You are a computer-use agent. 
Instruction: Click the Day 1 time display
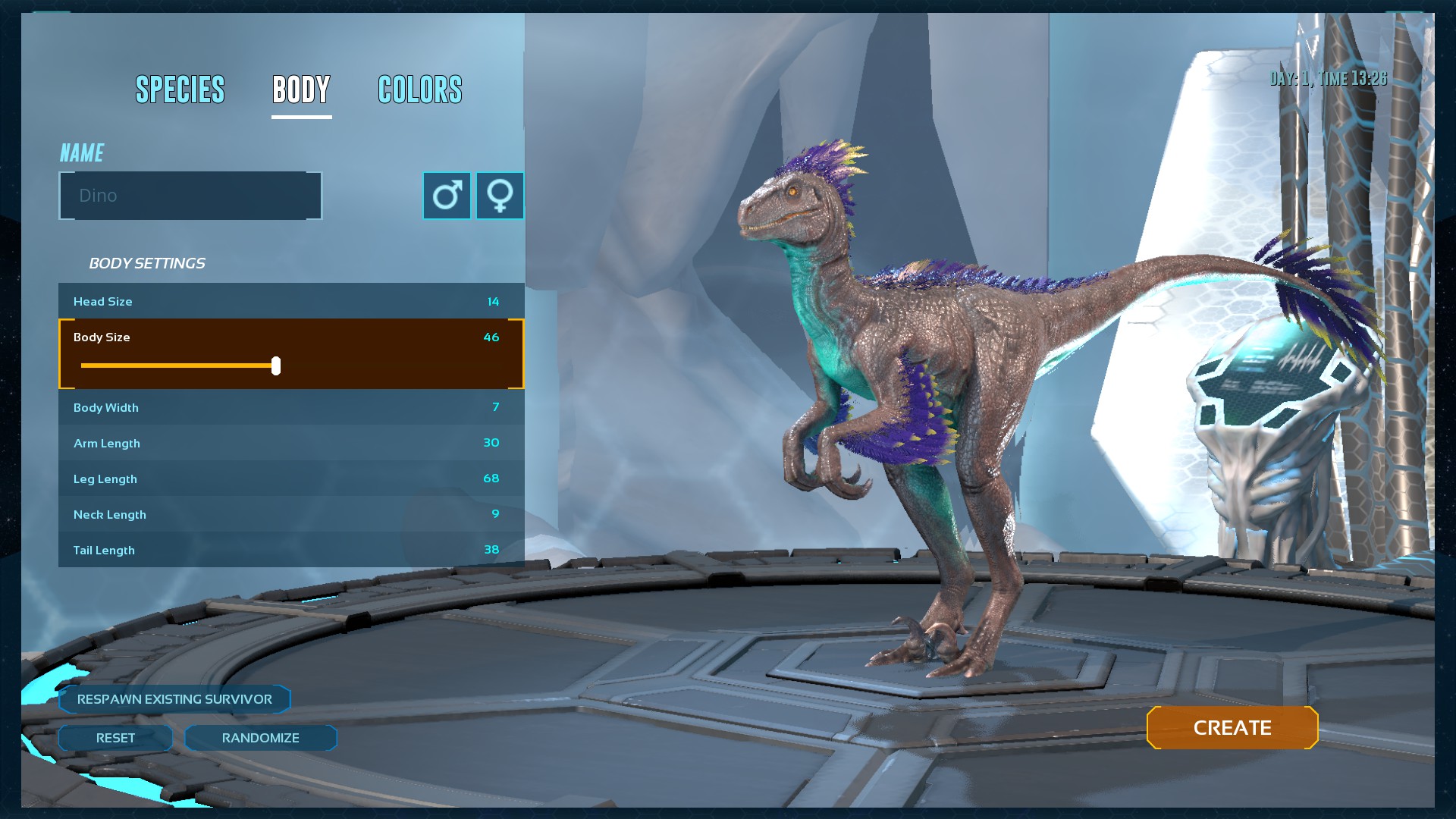coord(1329,77)
